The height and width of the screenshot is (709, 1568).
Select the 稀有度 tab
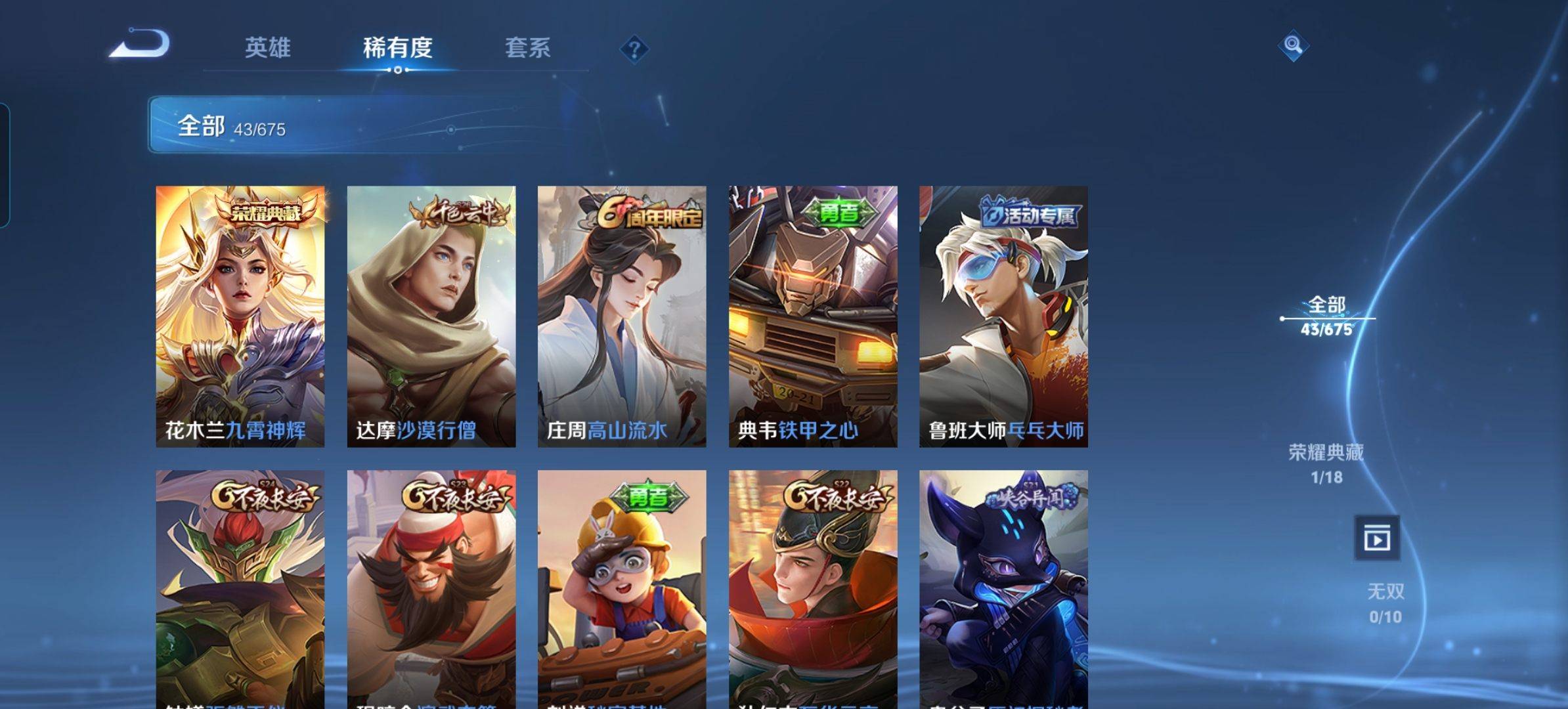pyautogui.click(x=397, y=48)
